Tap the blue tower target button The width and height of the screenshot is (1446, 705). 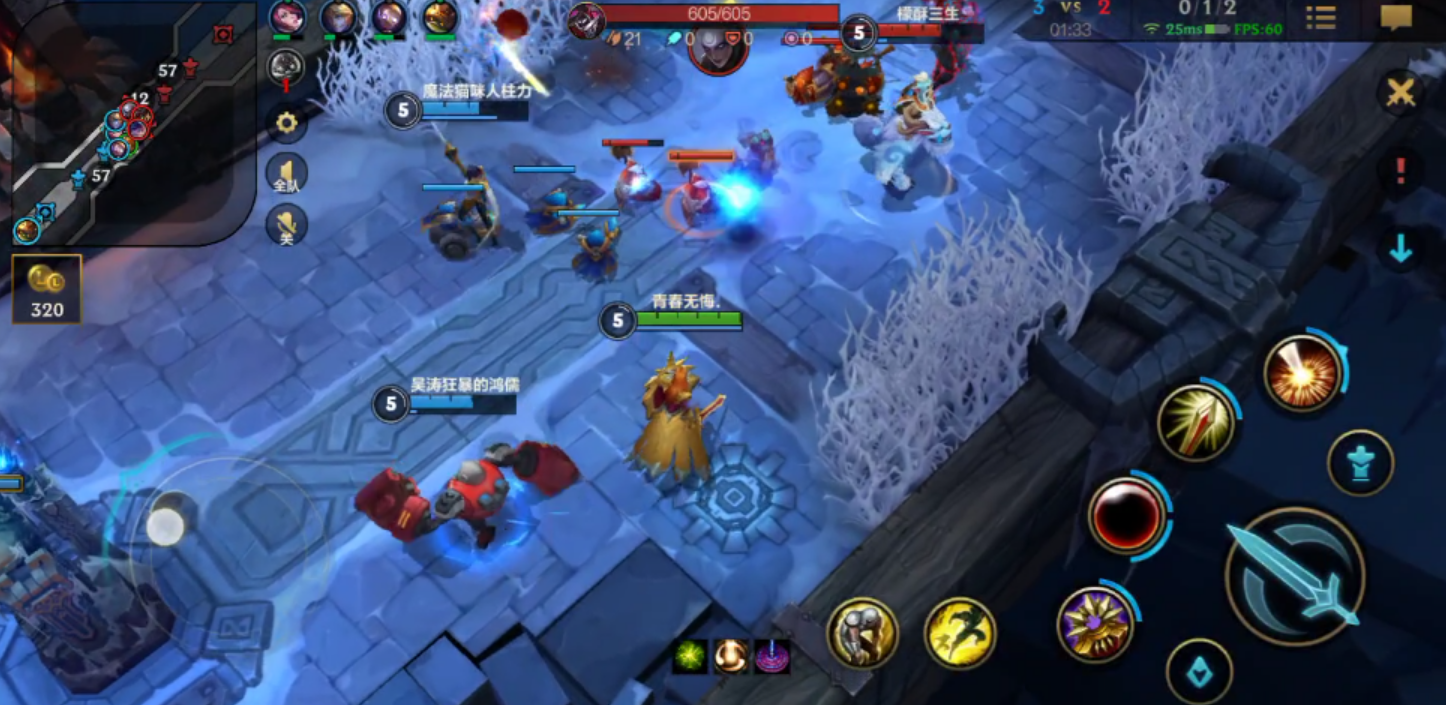pos(1360,463)
